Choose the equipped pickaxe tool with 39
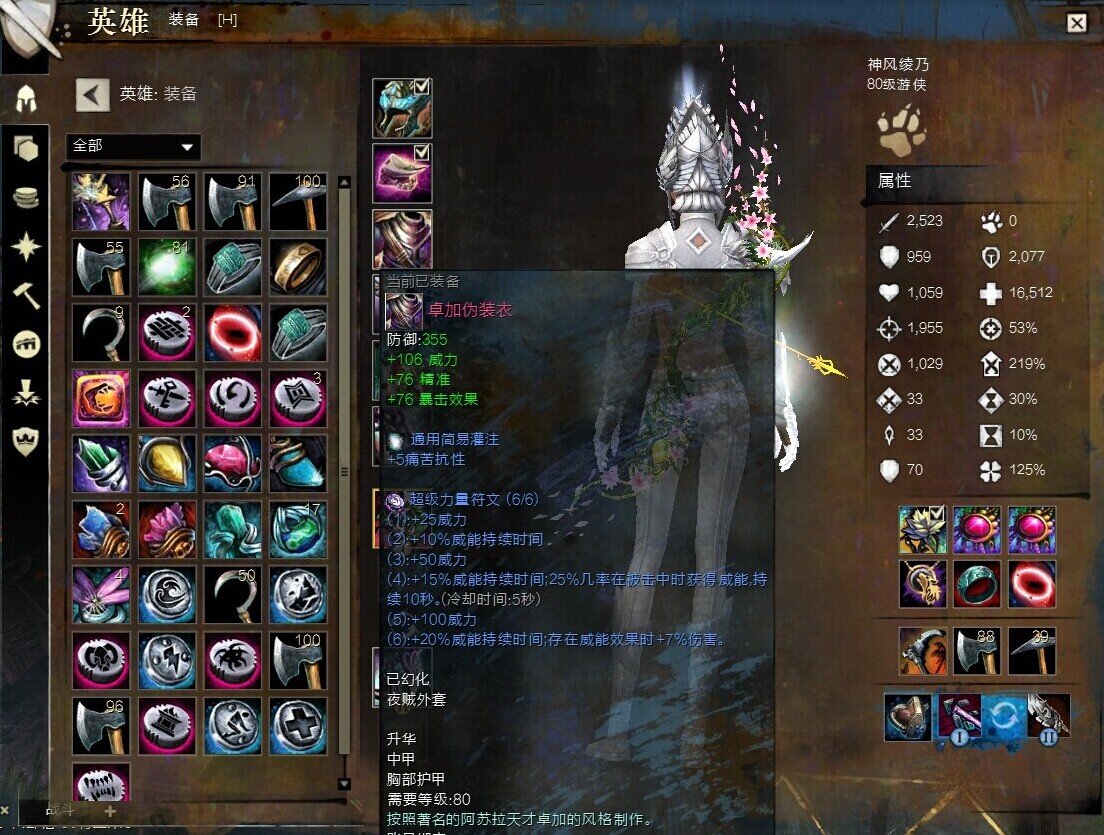The height and width of the screenshot is (835, 1104). (x=1031, y=651)
